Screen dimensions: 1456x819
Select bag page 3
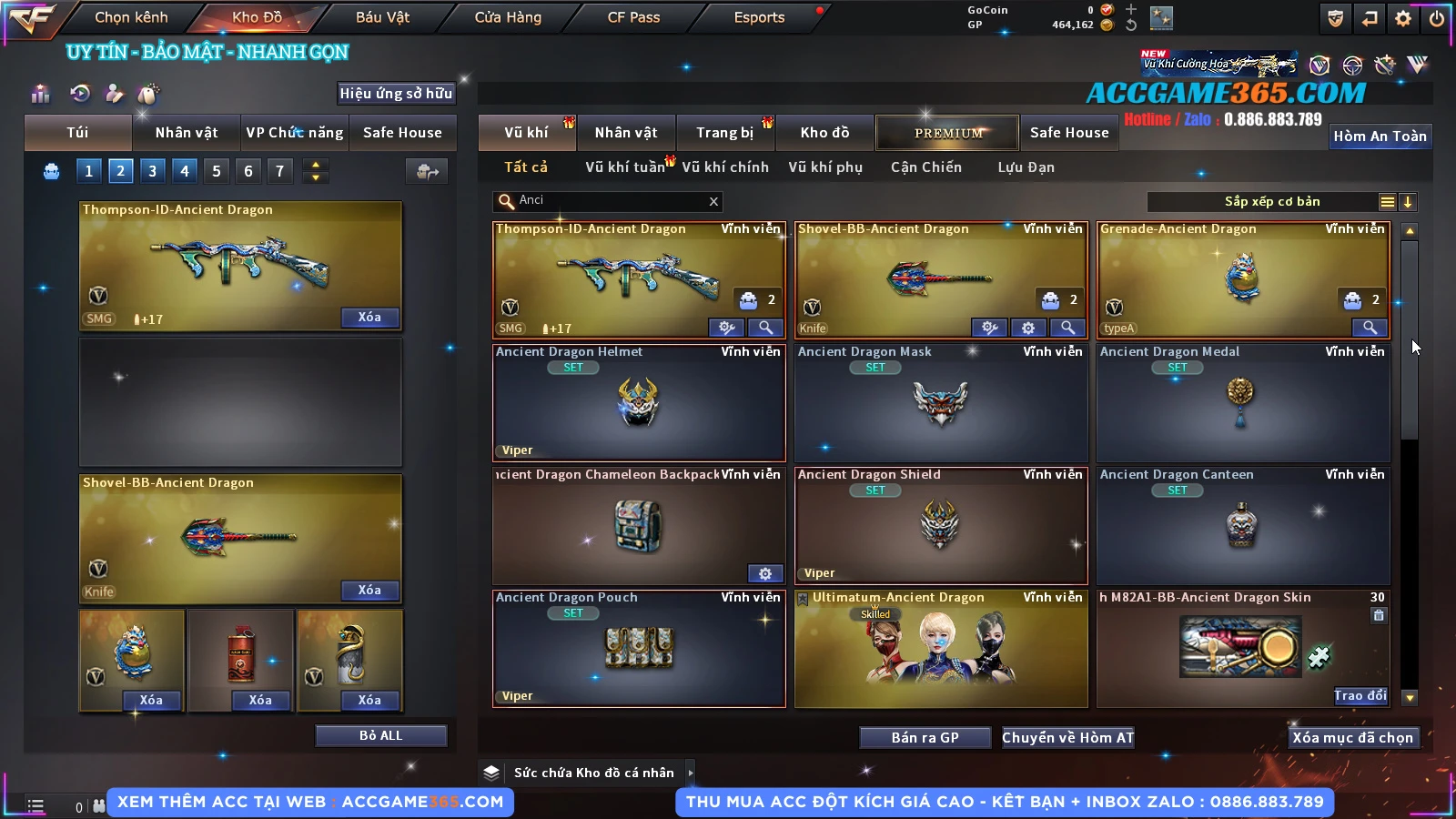click(x=152, y=170)
